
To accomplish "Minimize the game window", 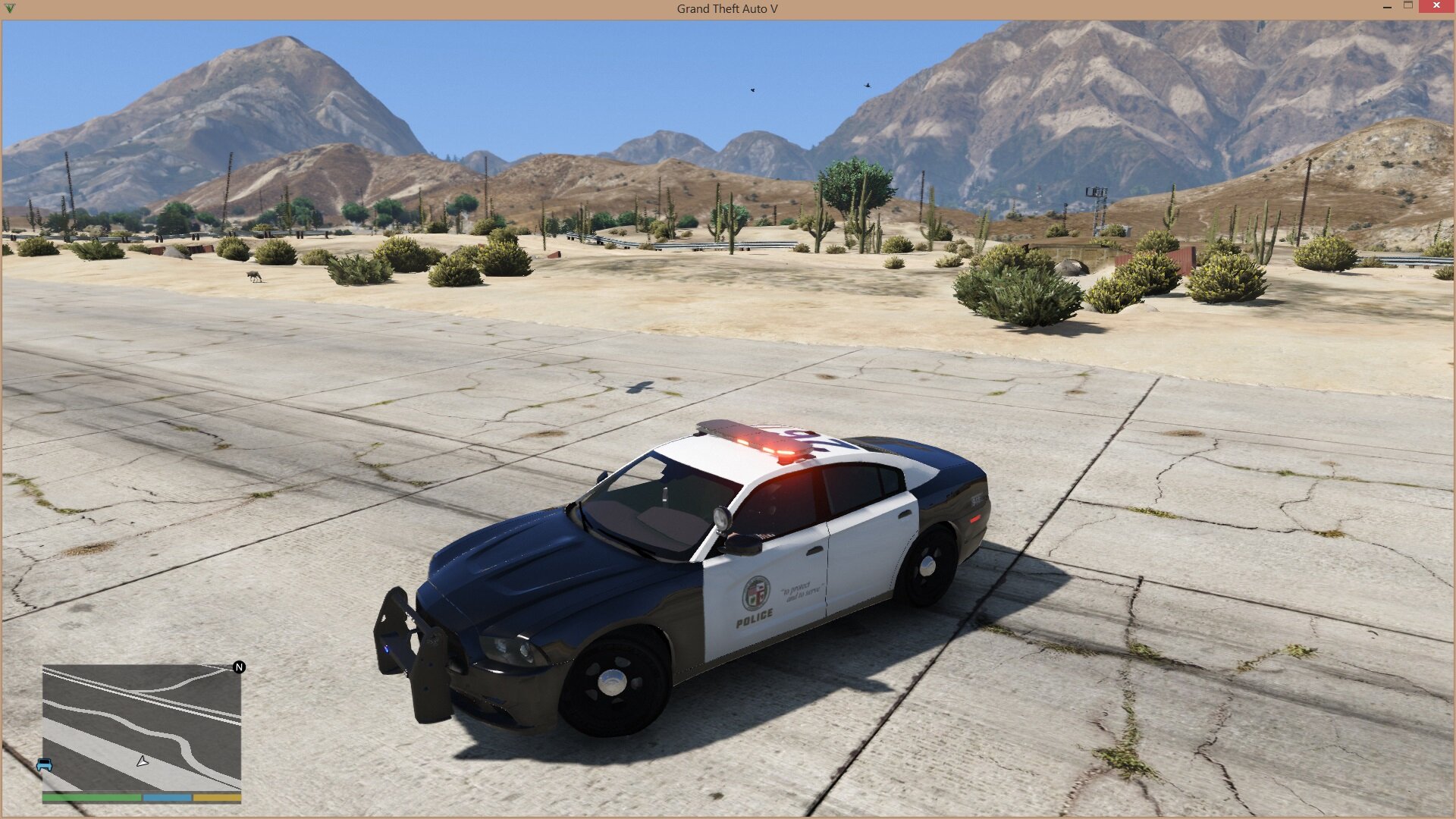I will pos(1387,6).
